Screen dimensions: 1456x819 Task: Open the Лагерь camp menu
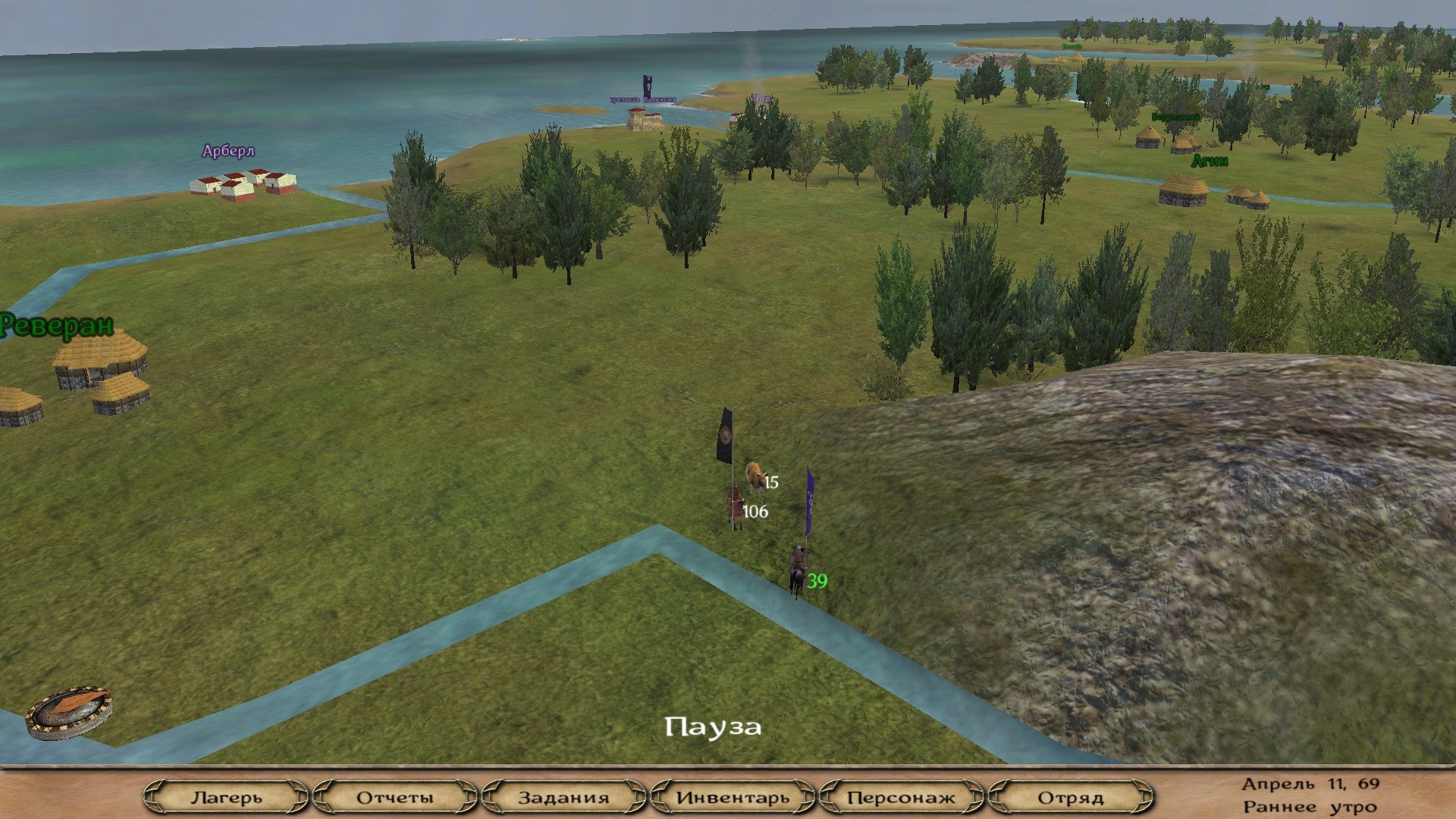click(x=226, y=798)
